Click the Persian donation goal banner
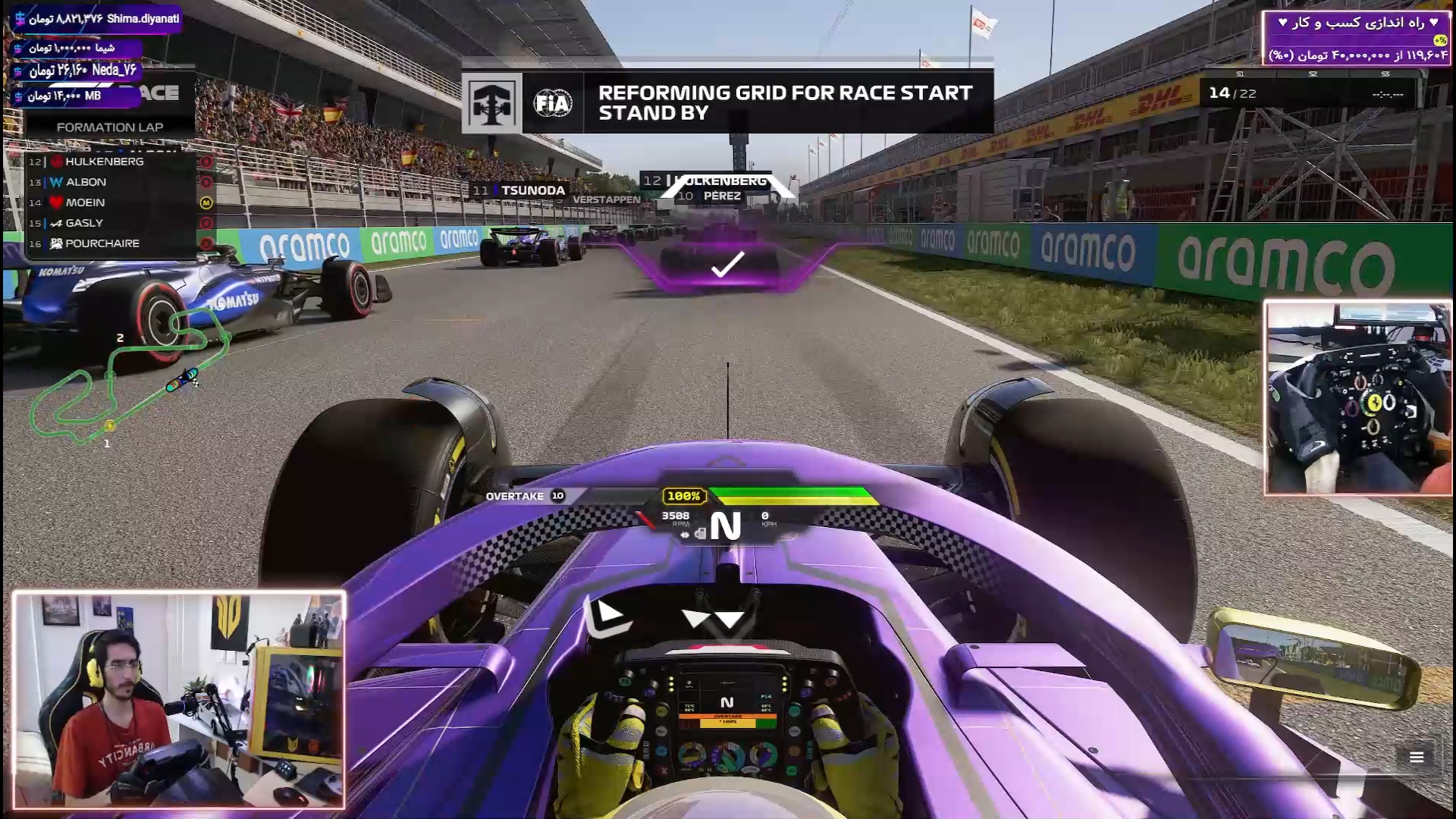1456x819 pixels. pyautogui.click(x=1356, y=39)
